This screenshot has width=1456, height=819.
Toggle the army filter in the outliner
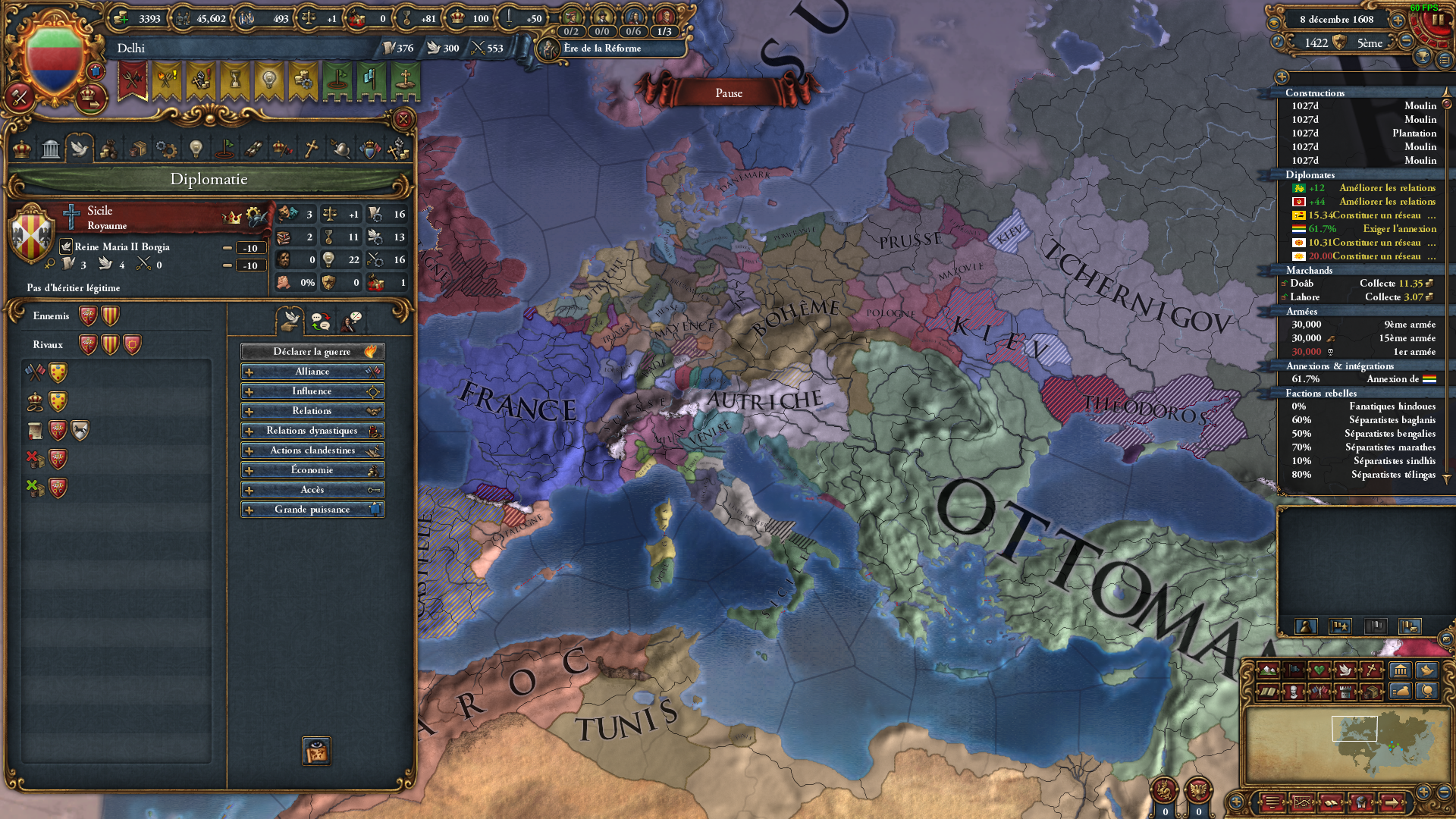click(x=1340, y=626)
